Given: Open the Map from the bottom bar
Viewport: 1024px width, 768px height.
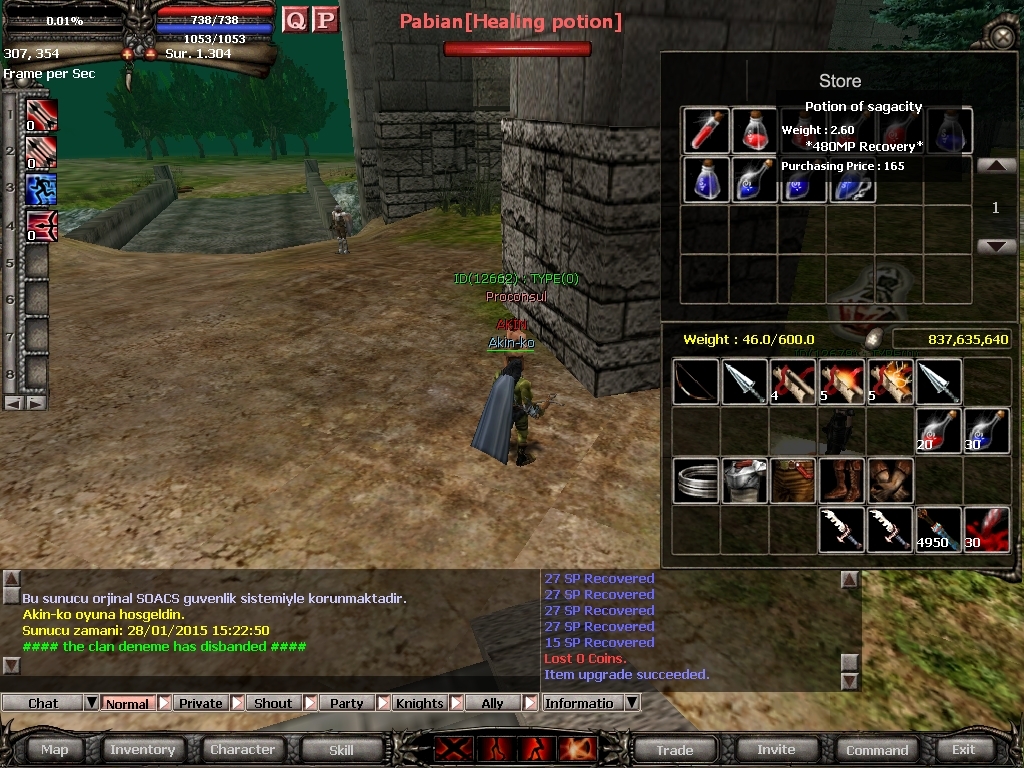Looking at the screenshot, I should pyautogui.click(x=55, y=749).
